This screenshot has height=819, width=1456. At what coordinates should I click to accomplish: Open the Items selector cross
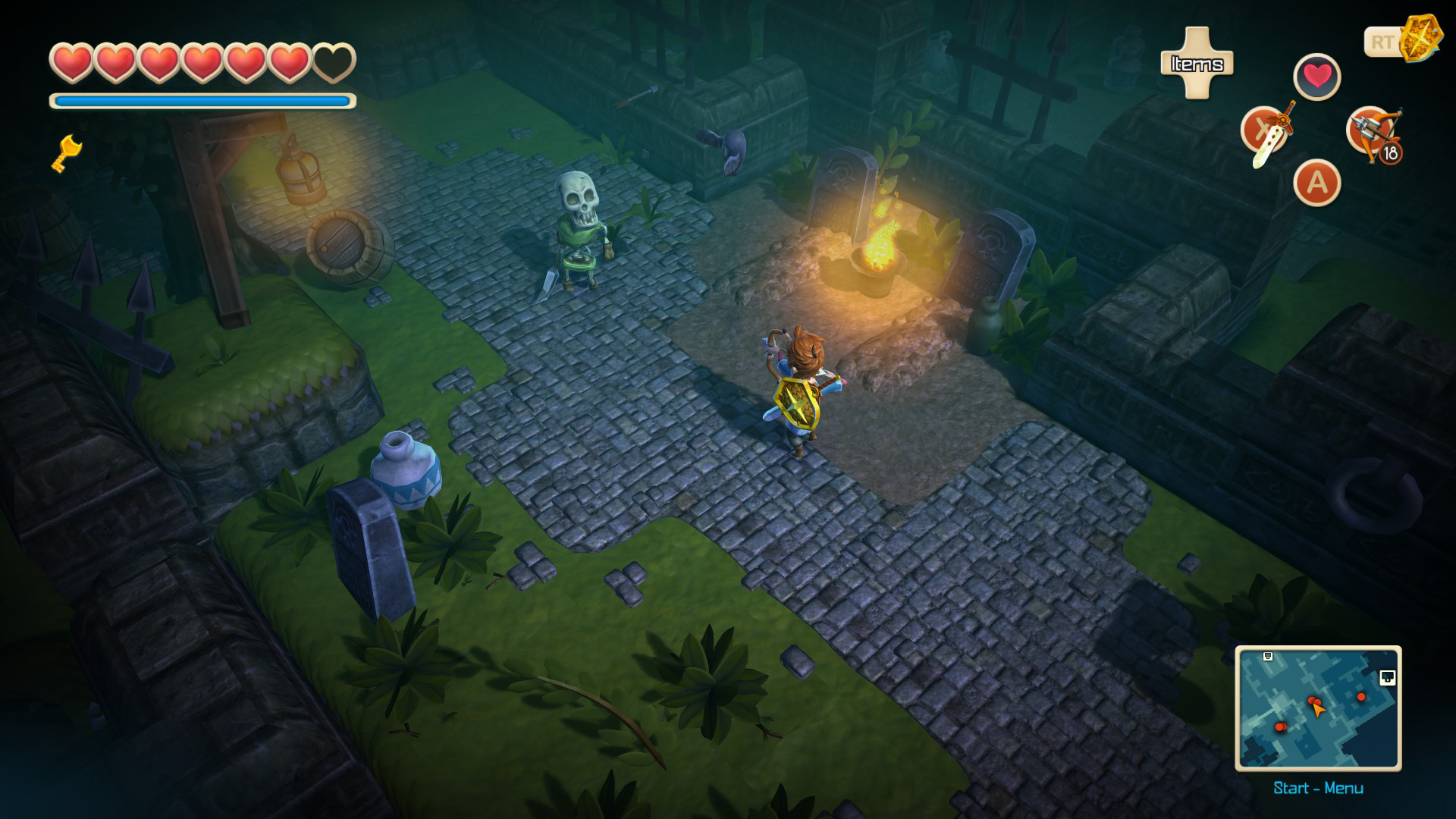pos(1197,64)
